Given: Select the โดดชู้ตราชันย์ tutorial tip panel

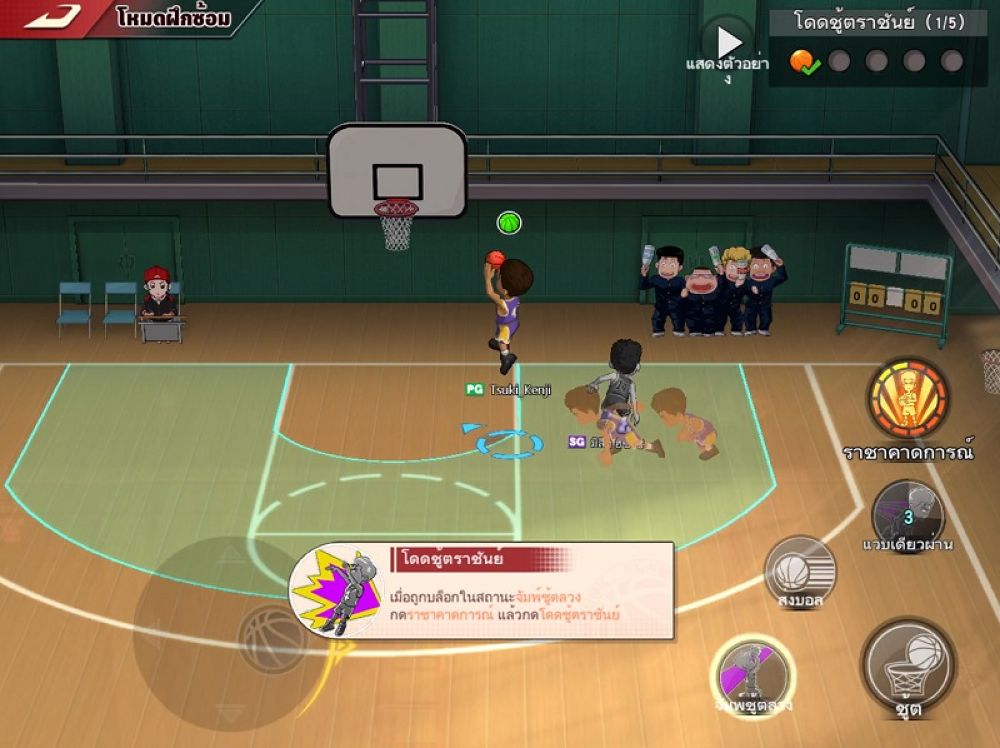Looking at the screenshot, I should tap(482, 591).
